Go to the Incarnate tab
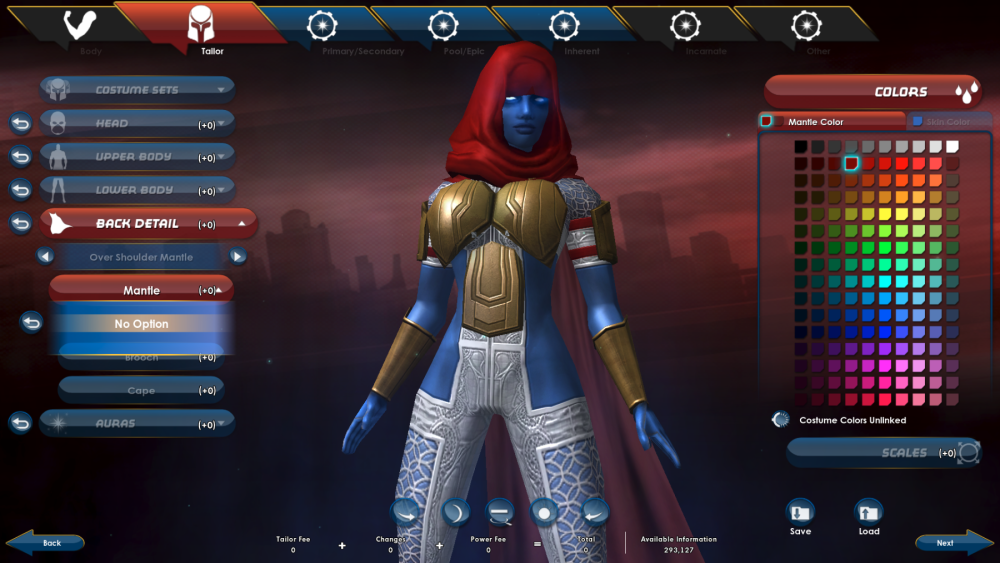The width and height of the screenshot is (1000, 563). (686, 30)
